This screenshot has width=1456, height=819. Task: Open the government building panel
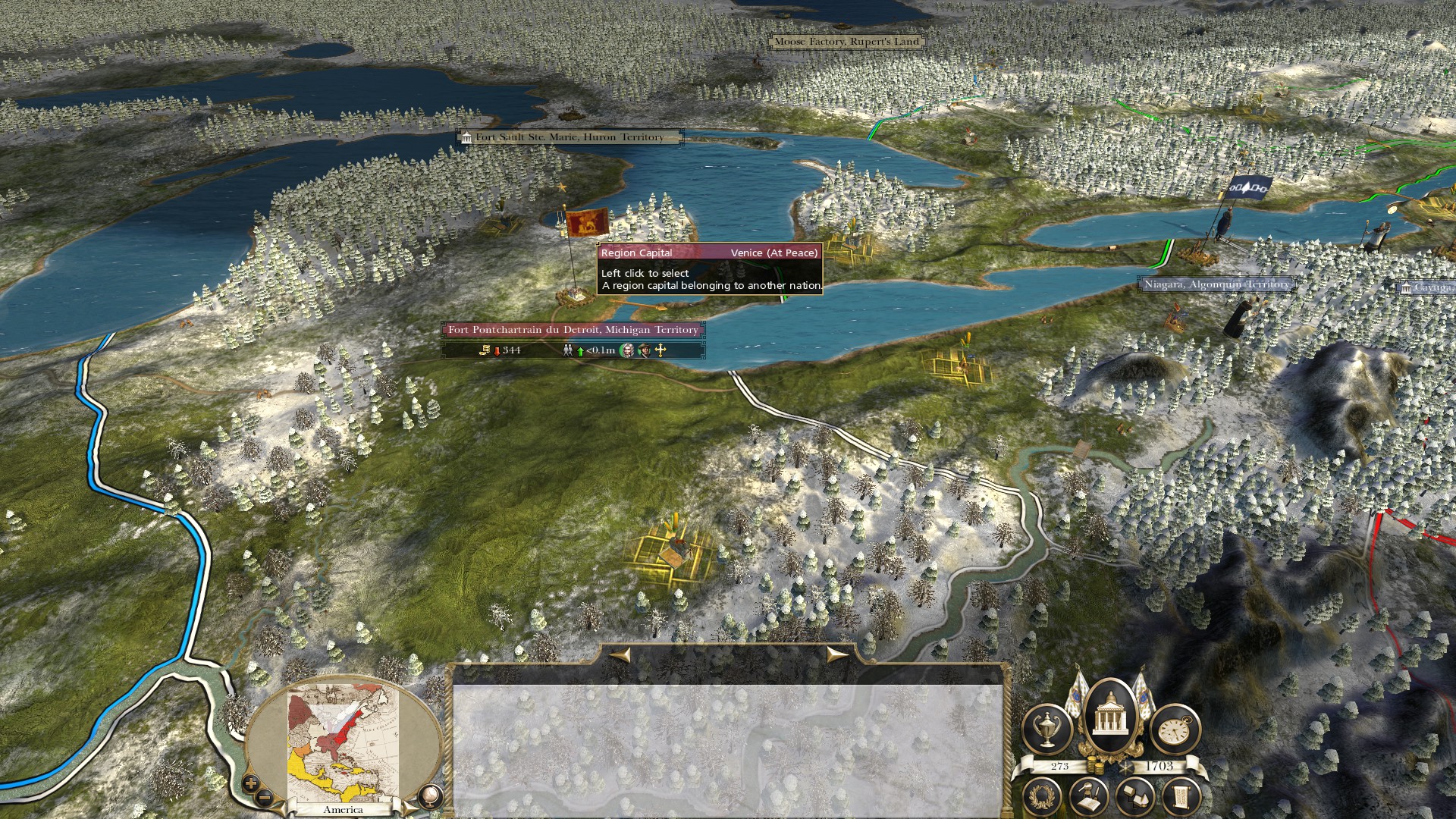click(1111, 719)
